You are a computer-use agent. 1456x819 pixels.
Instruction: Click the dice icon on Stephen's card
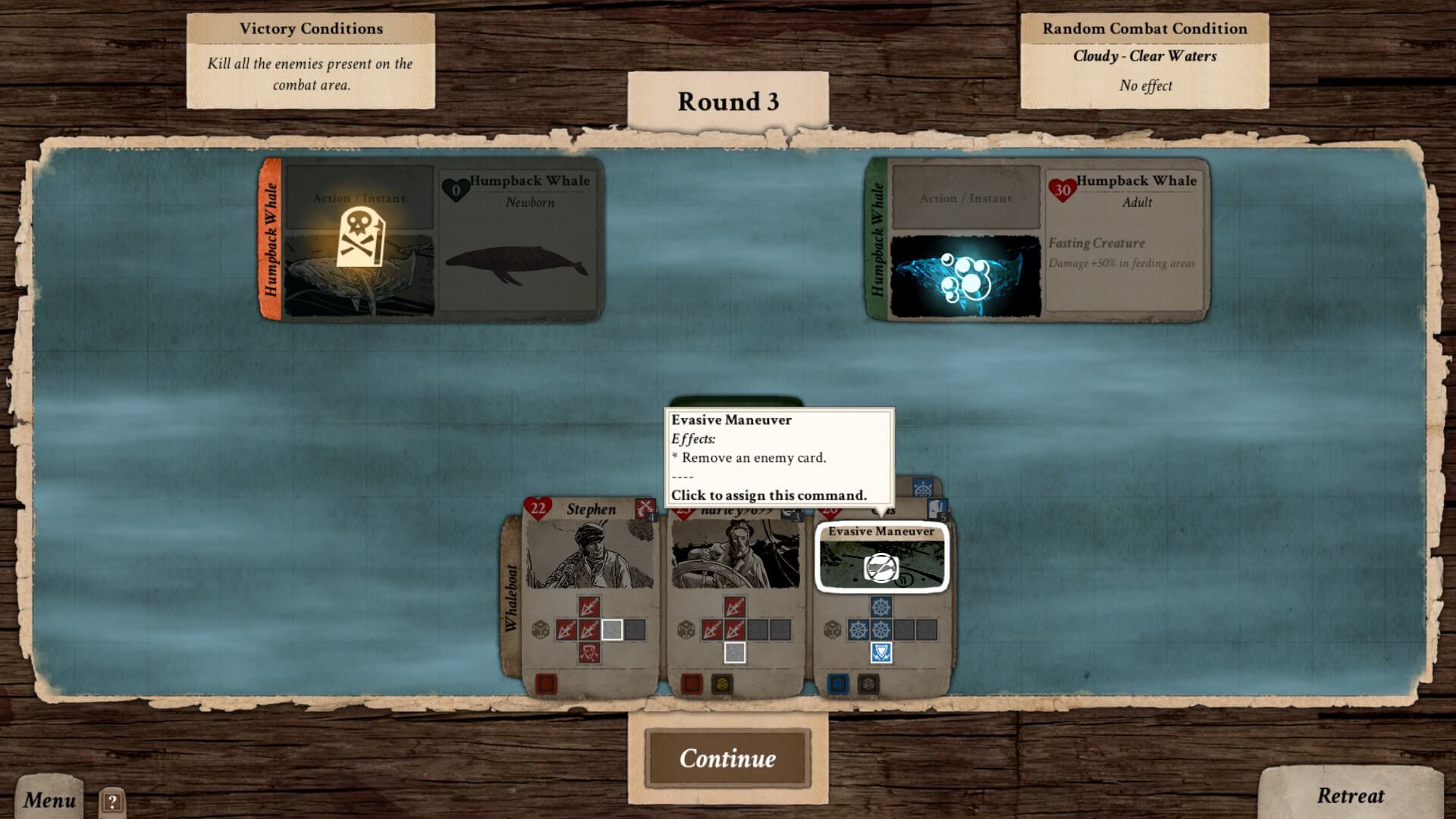pyautogui.click(x=541, y=629)
